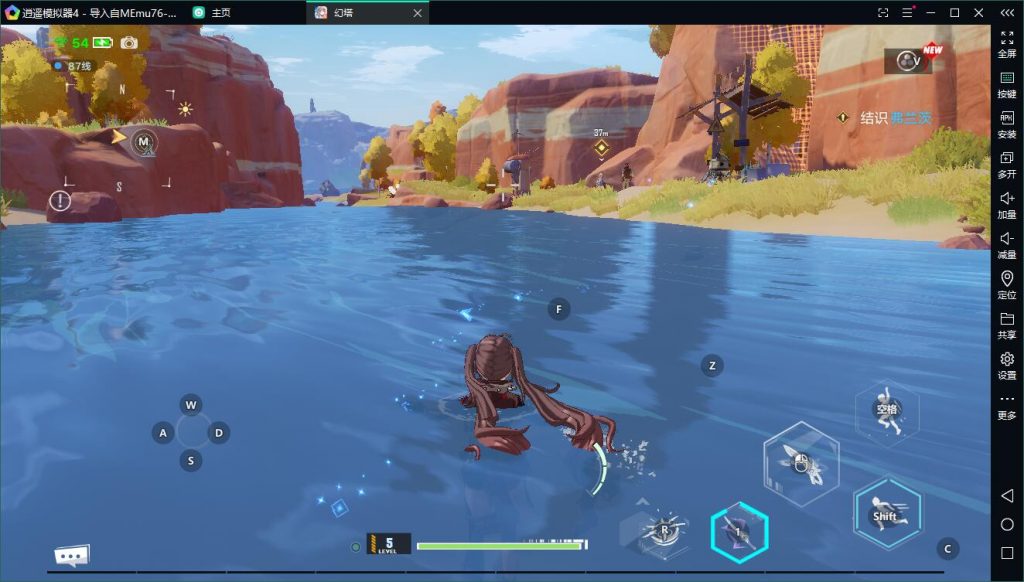Click the exclamation mark alert icon
This screenshot has height=582, width=1024.
[61, 201]
